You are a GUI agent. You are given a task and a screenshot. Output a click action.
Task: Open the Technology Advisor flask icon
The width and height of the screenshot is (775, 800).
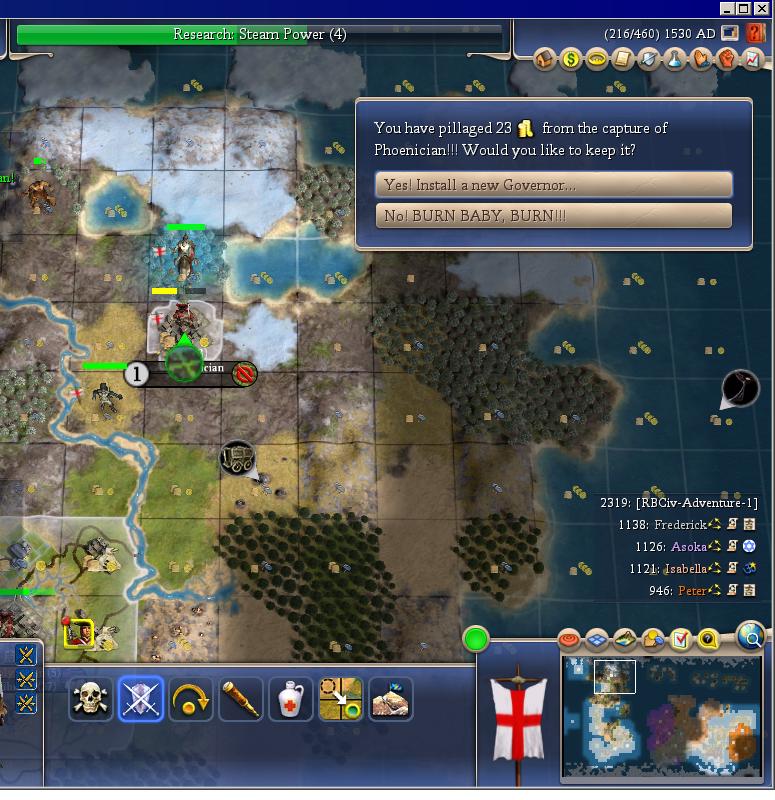coord(675,59)
